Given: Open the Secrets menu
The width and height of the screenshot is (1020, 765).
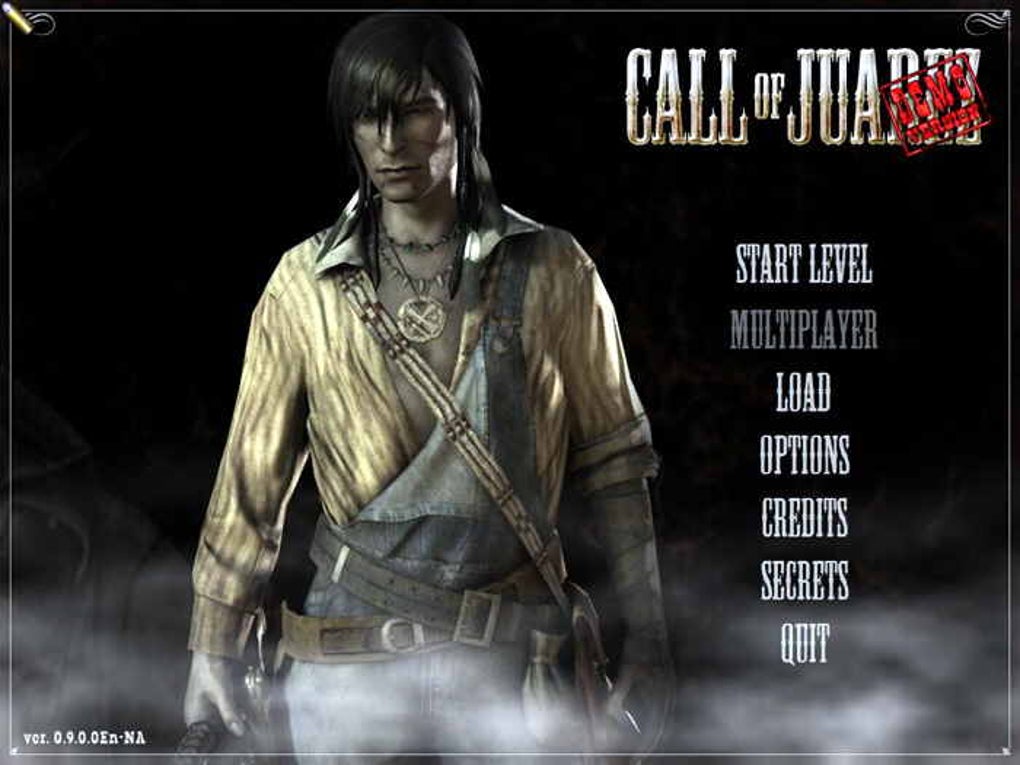Looking at the screenshot, I should tap(804, 581).
